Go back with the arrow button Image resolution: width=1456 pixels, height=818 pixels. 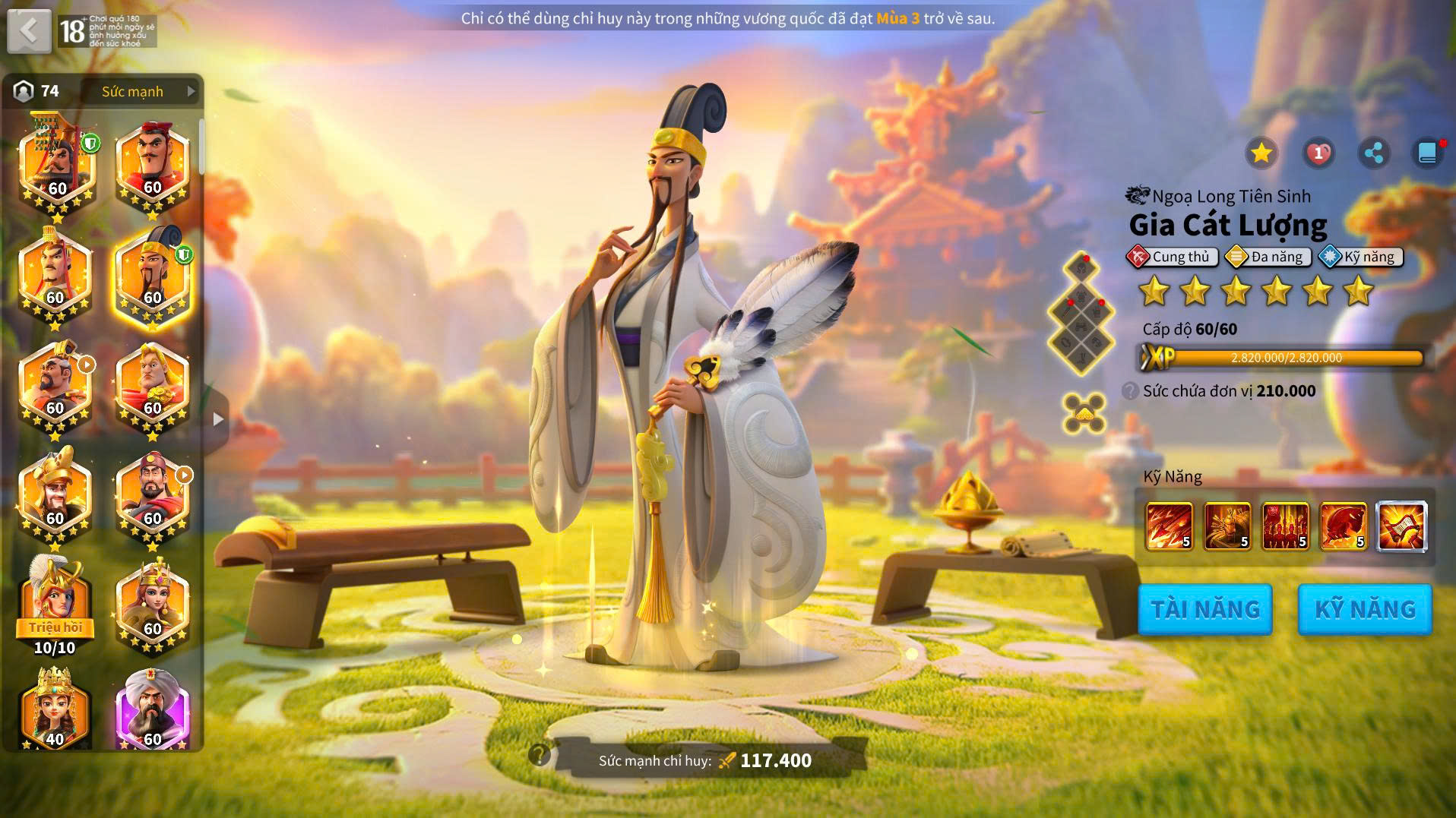[x=29, y=31]
